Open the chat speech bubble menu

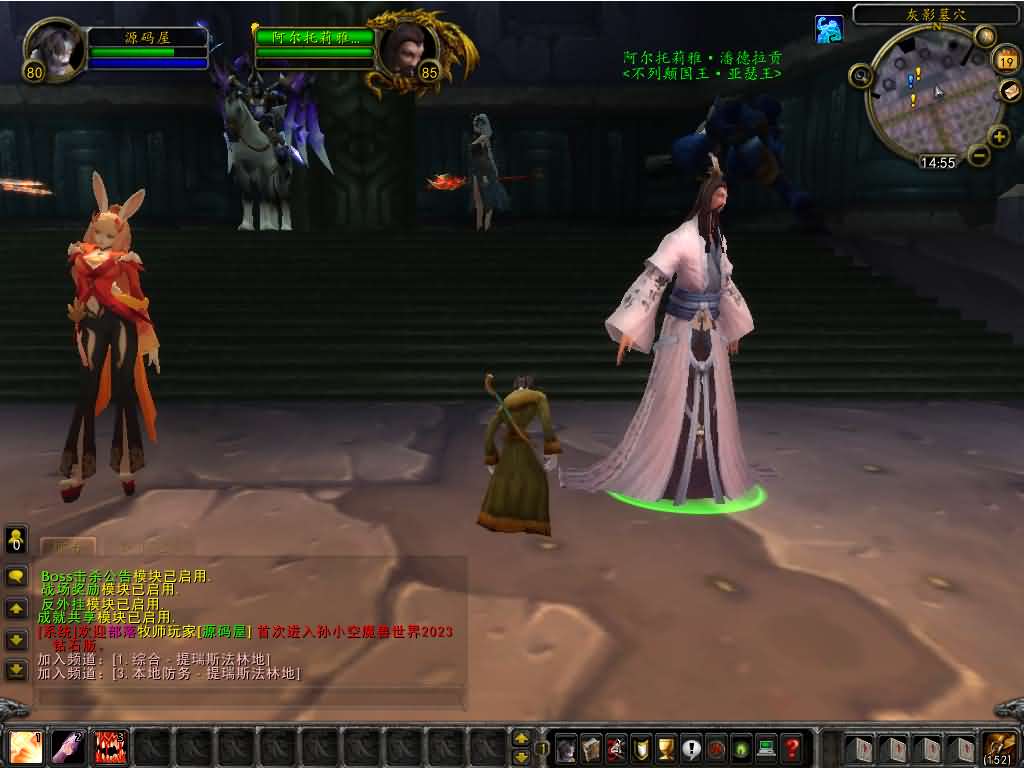[x=16, y=577]
